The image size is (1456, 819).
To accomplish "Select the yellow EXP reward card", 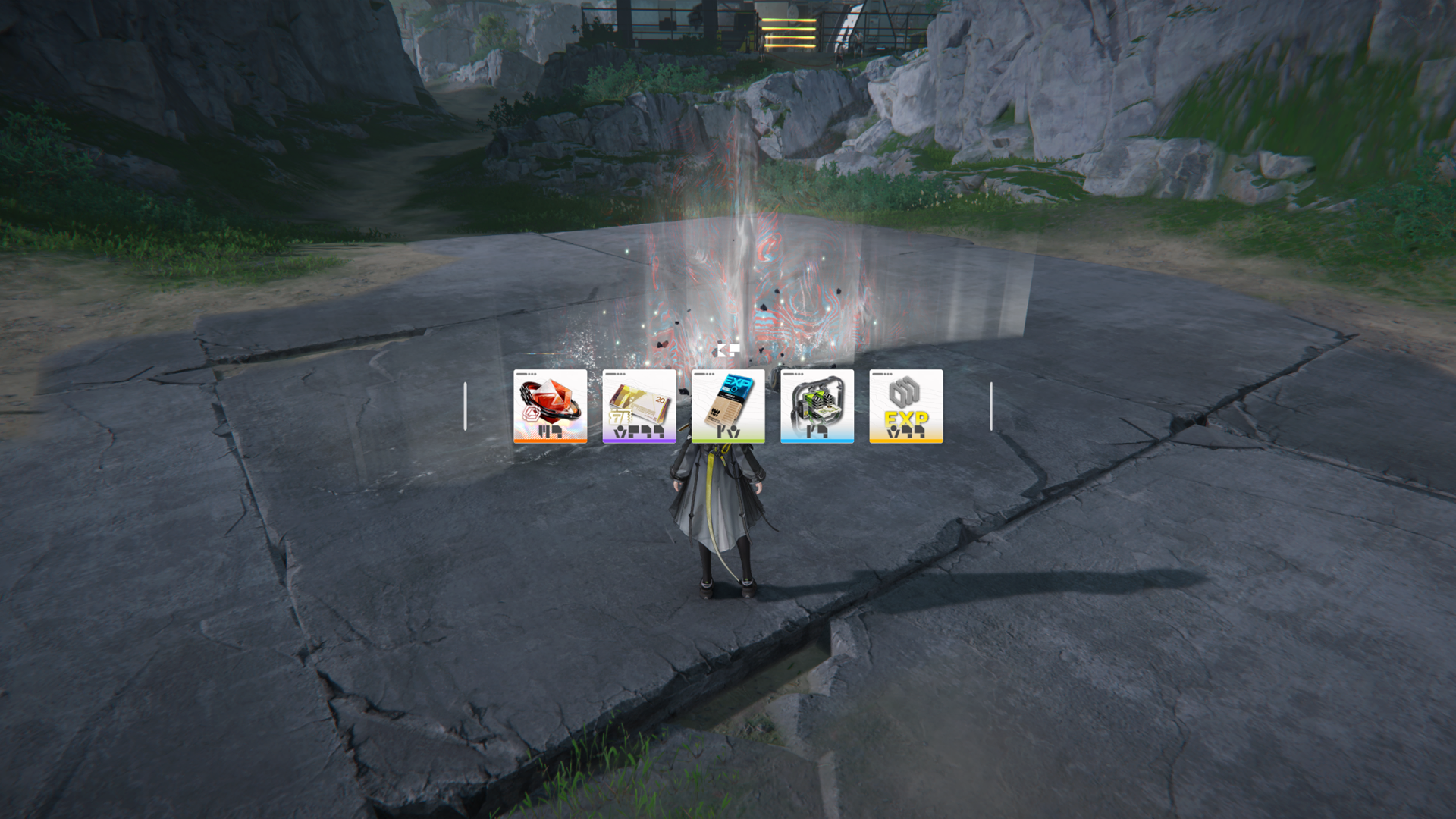I will tap(905, 406).
